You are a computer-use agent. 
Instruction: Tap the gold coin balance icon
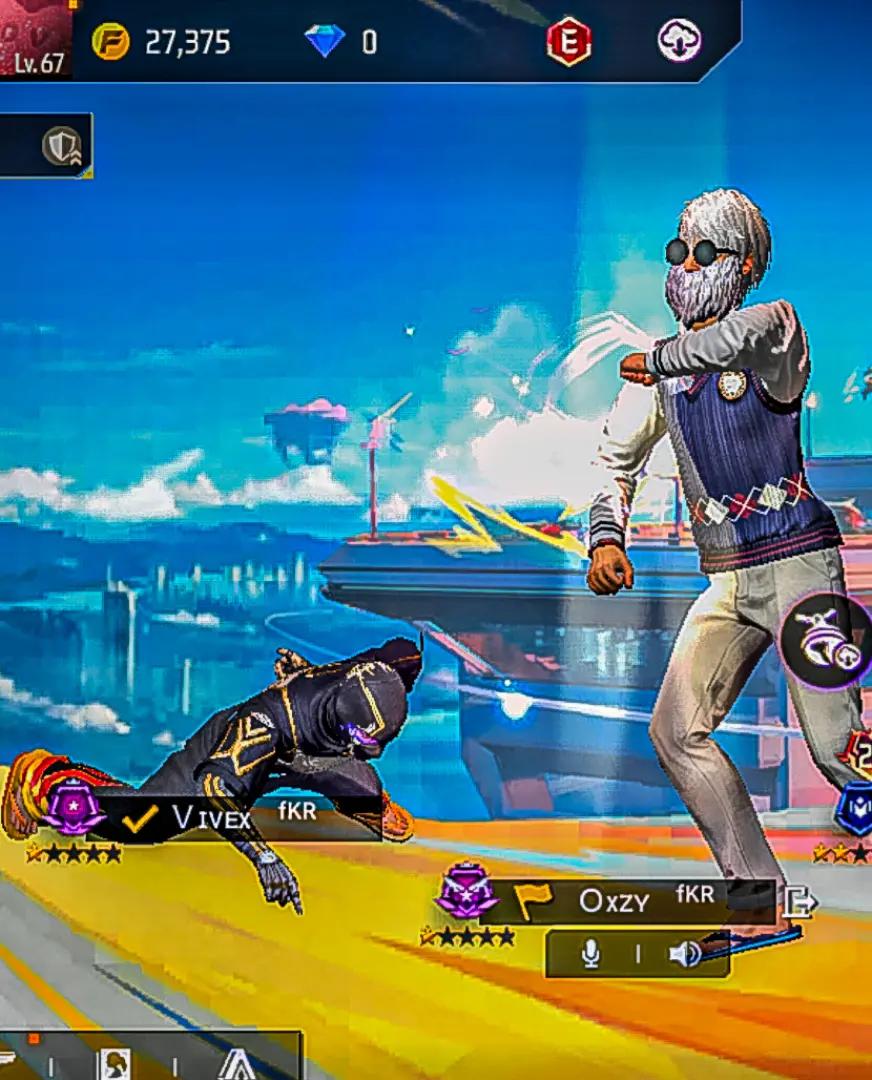111,42
